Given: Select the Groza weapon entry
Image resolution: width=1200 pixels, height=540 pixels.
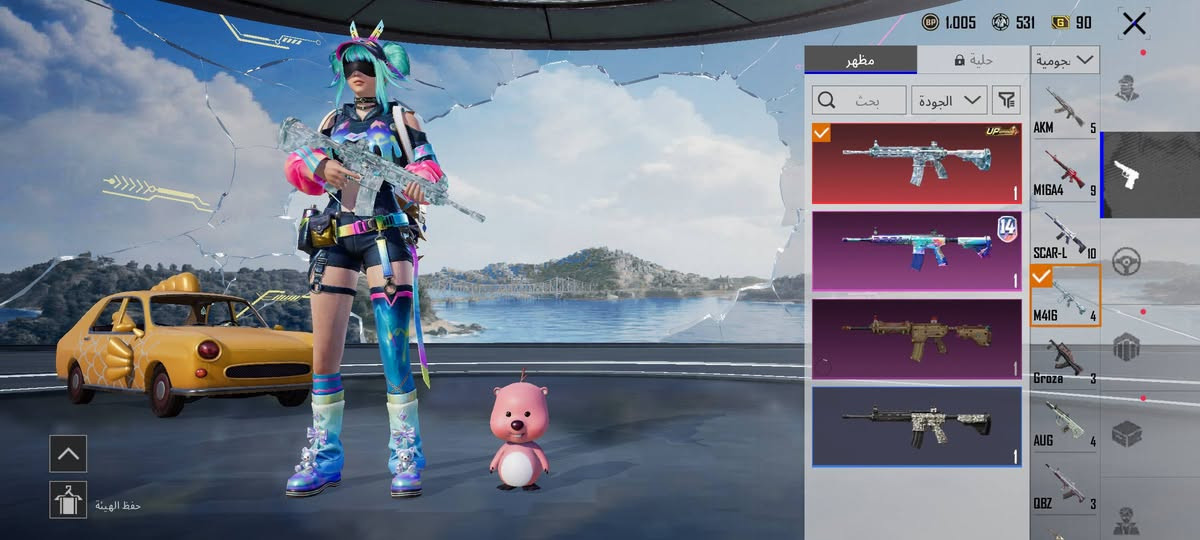Looking at the screenshot, I should pos(1065,360).
